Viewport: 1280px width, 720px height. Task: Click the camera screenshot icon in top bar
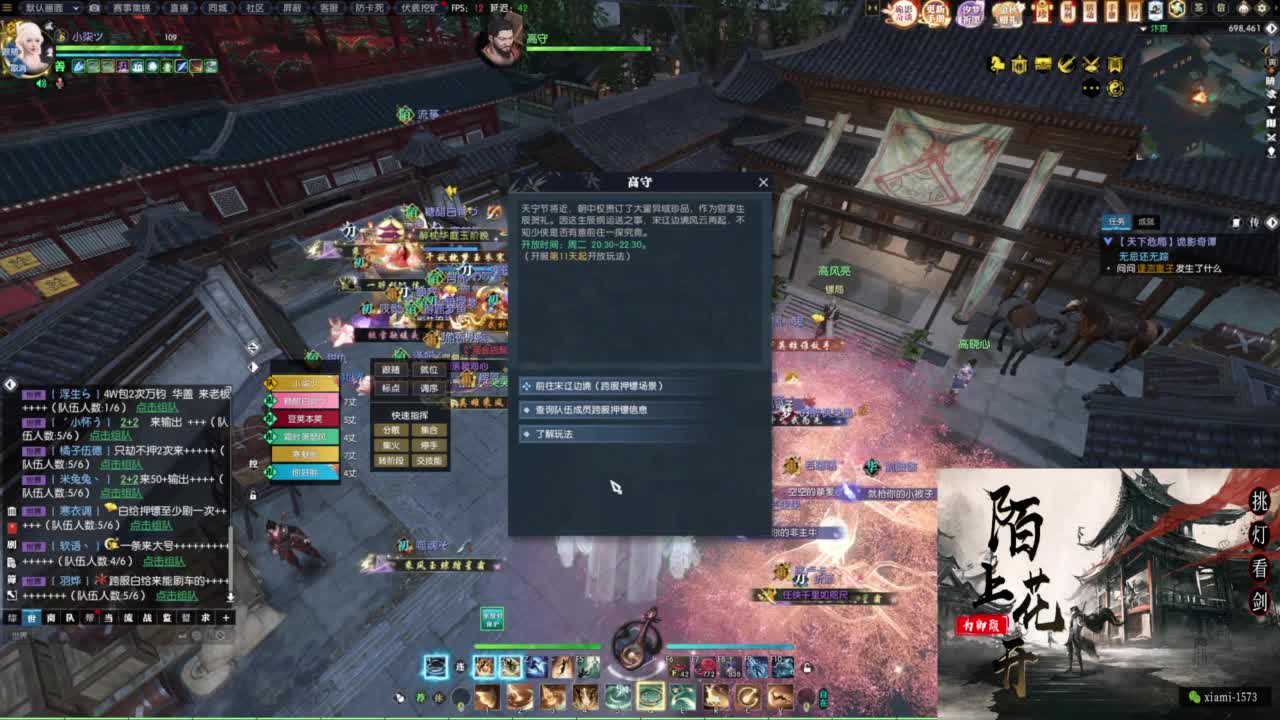(x=92, y=8)
